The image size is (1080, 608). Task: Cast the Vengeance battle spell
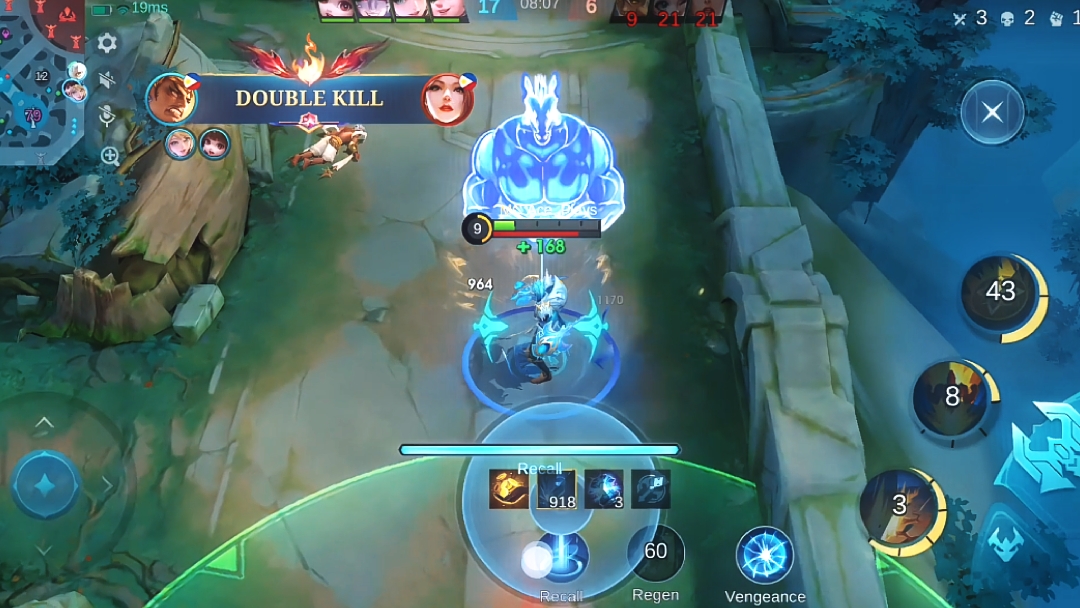tap(765, 556)
